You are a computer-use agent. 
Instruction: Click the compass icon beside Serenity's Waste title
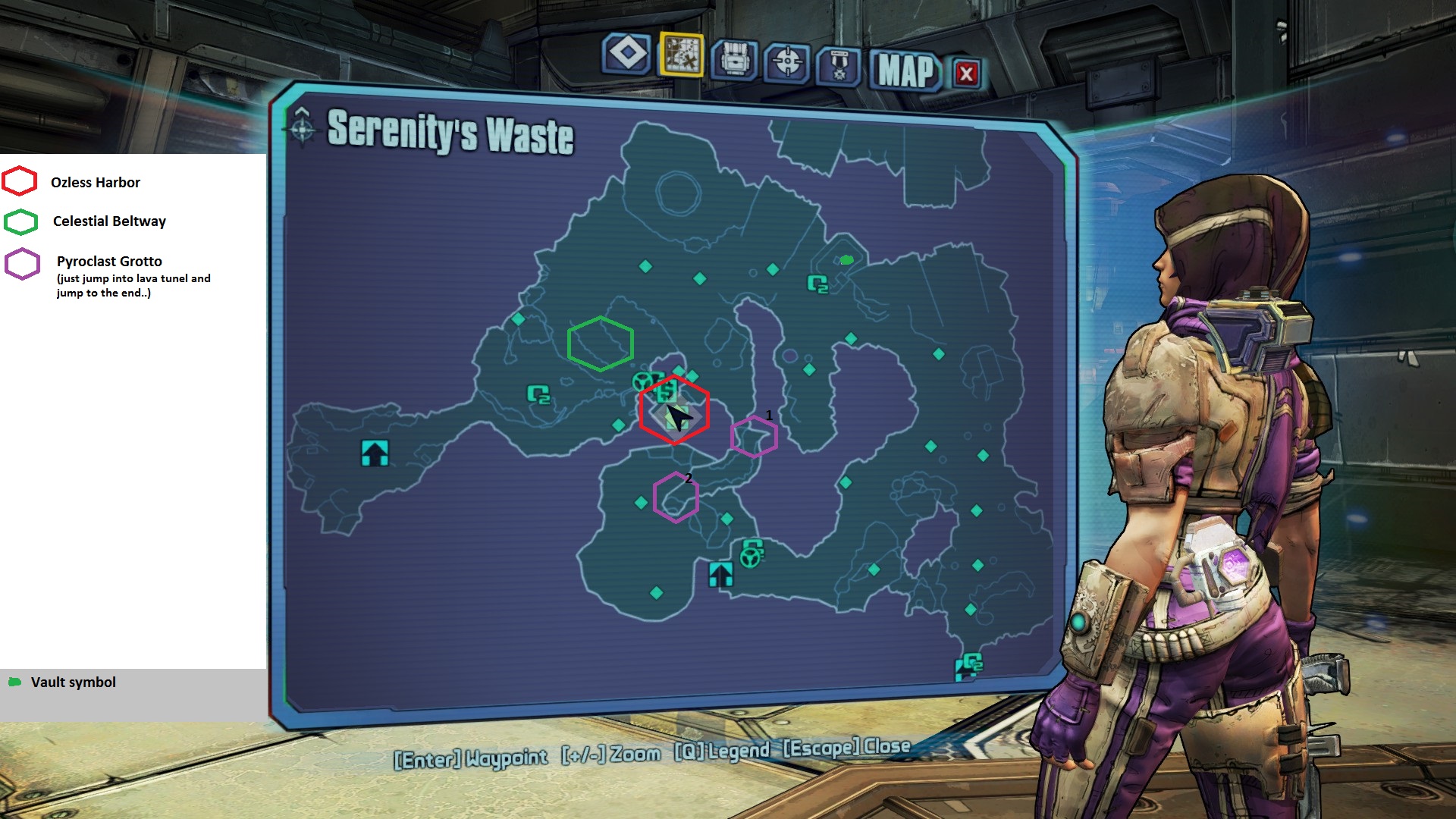[302, 127]
